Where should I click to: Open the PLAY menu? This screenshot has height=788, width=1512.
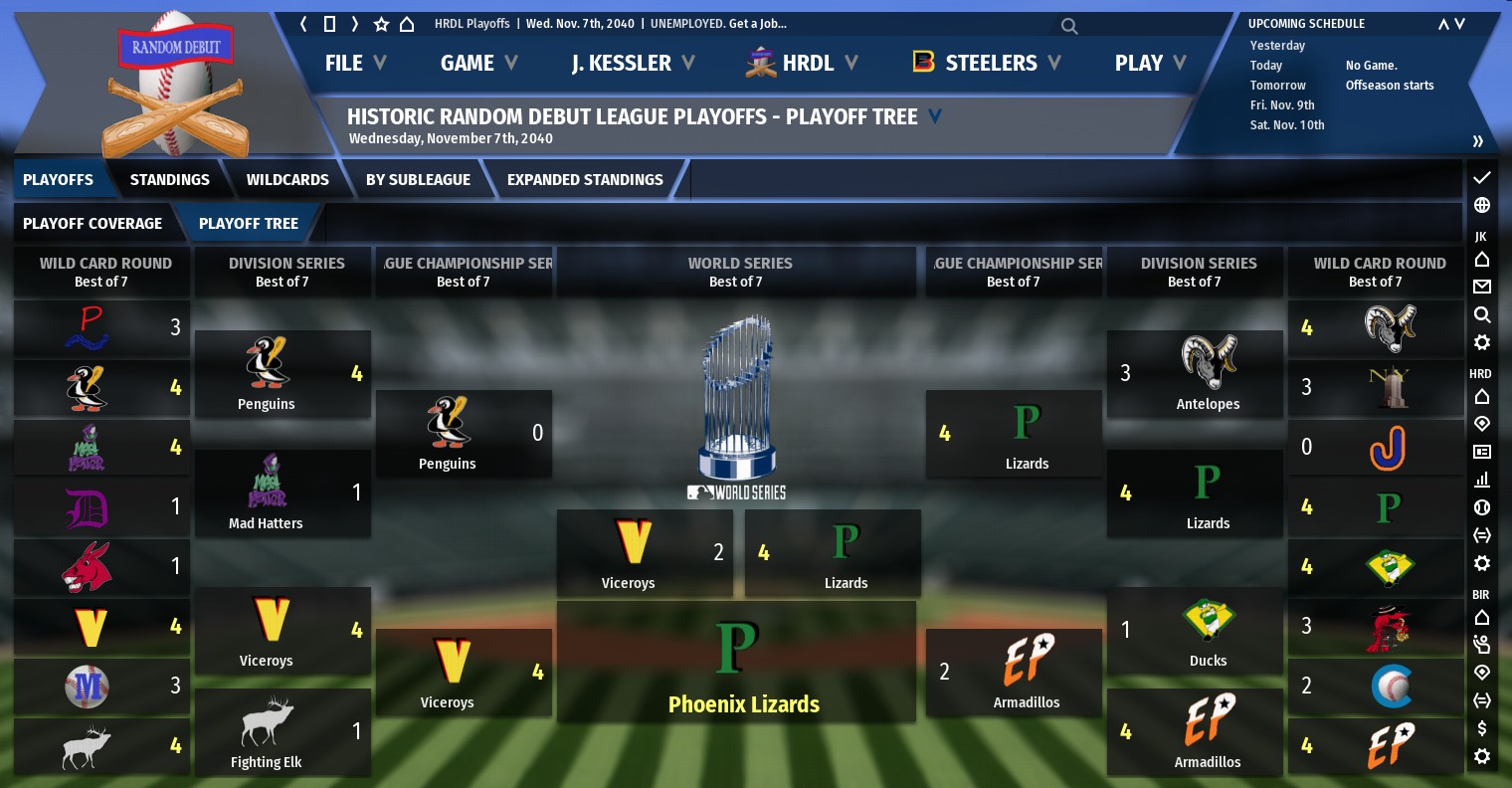1150,63
